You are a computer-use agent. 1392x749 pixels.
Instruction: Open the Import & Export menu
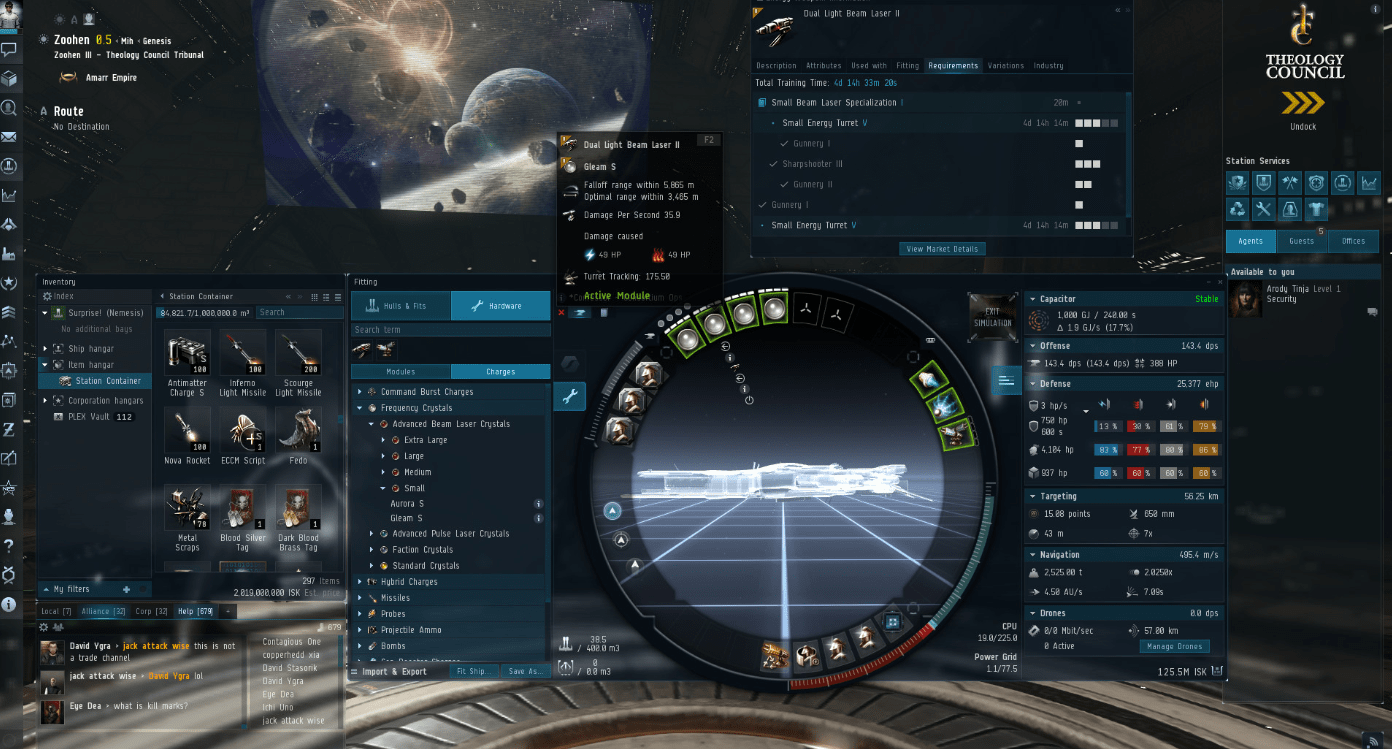tap(394, 672)
